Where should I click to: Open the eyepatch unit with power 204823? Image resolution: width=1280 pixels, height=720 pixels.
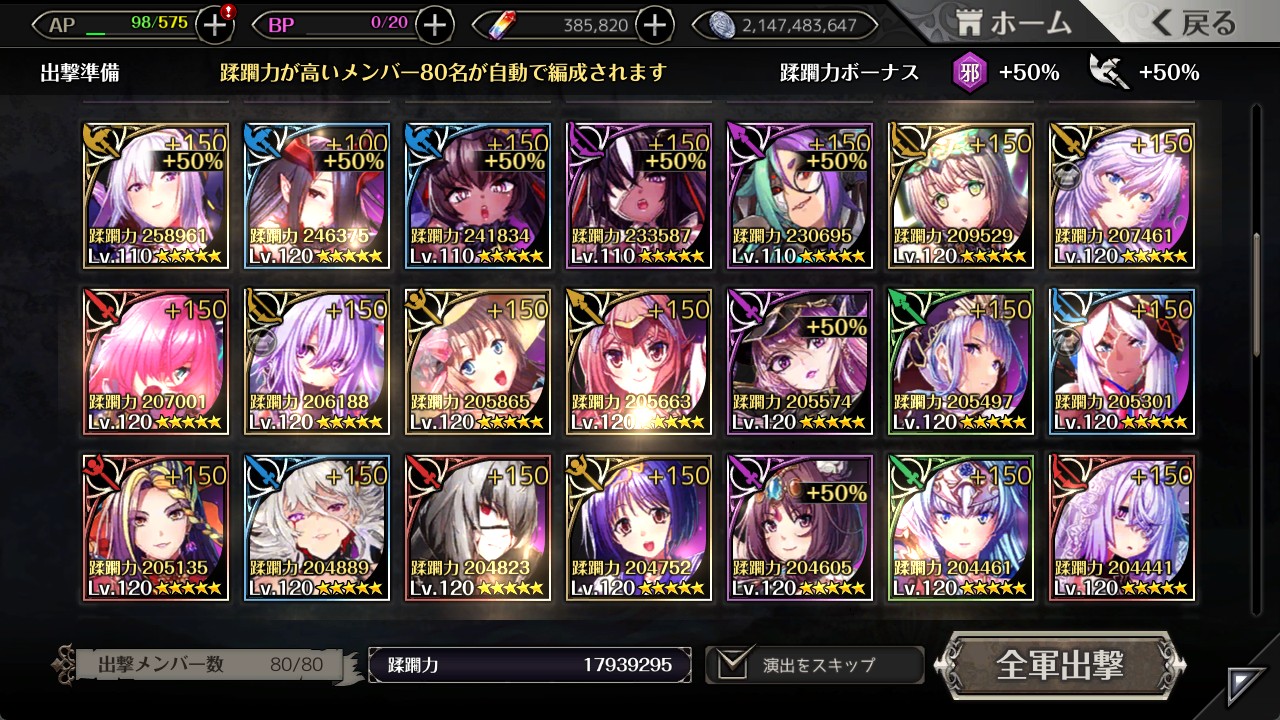pos(478,527)
